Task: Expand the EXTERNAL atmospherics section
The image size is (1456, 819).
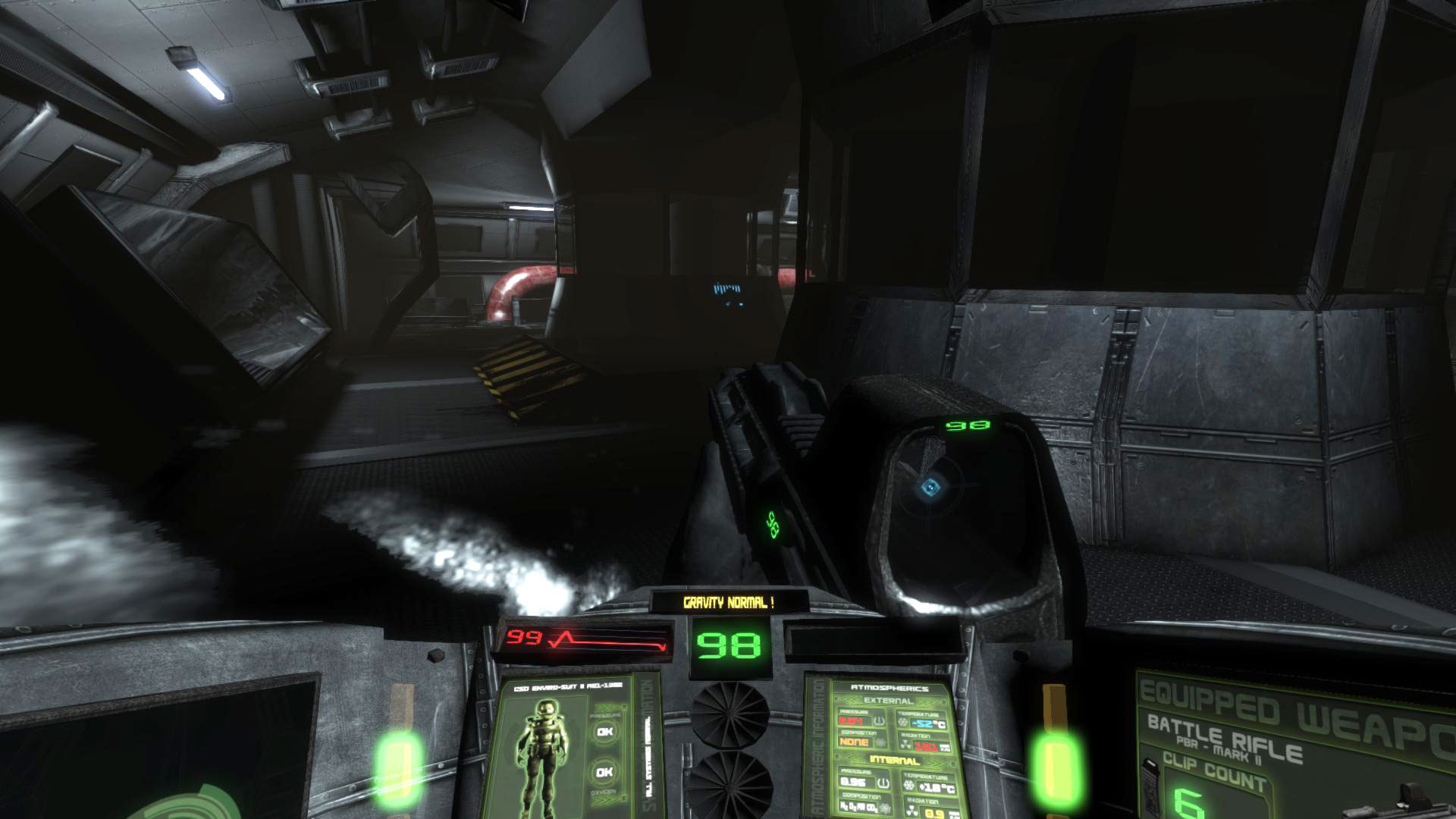Action: tap(889, 701)
